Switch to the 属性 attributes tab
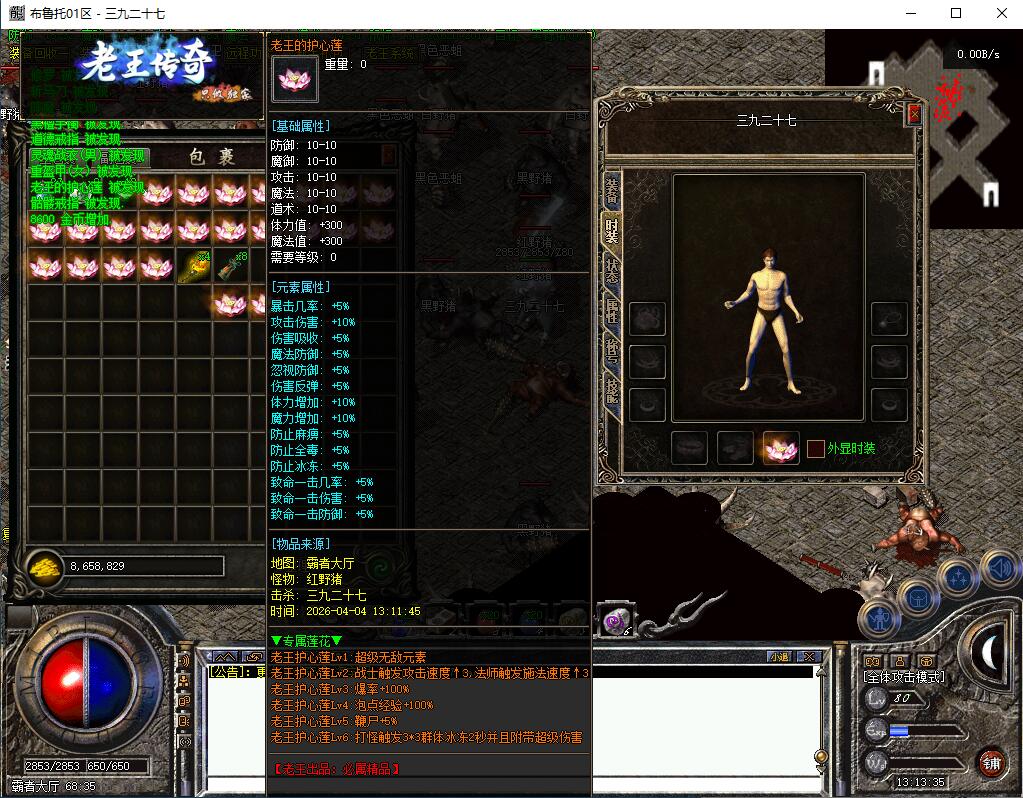 pyautogui.click(x=611, y=314)
